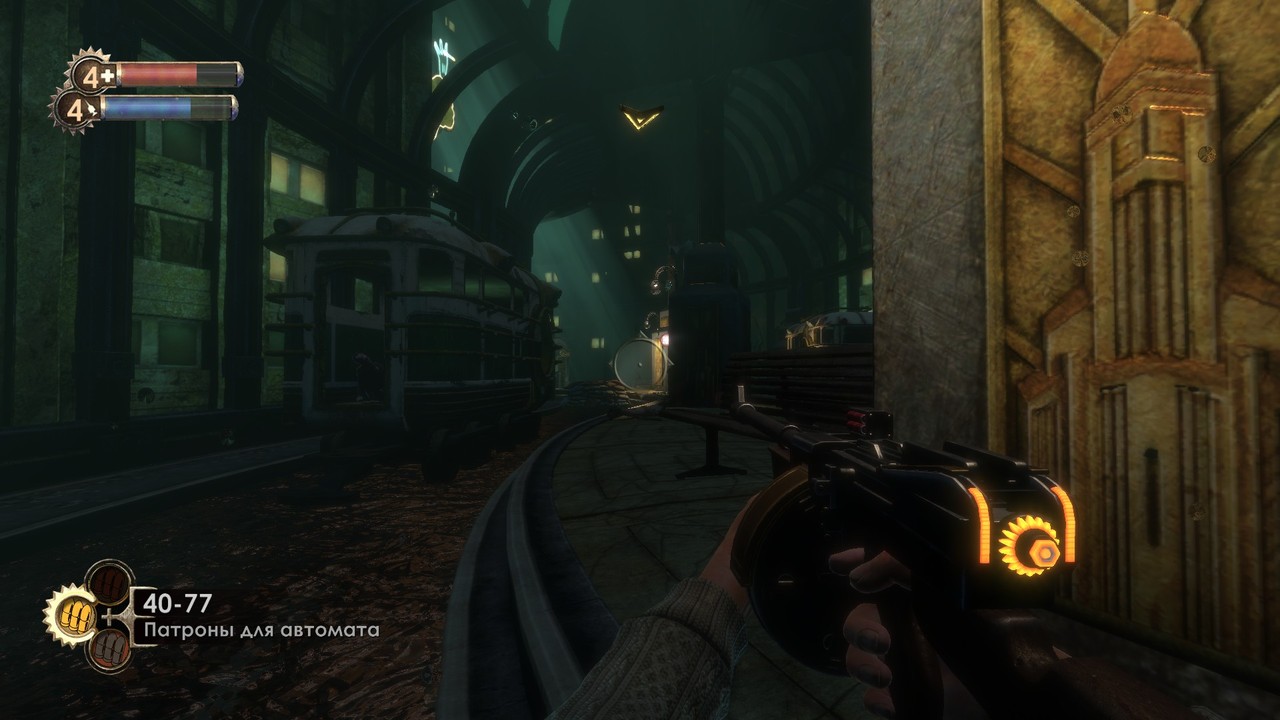Switch to the dark red ammo type
Viewport: 1280px width, 720px height.
pyautogui.click(x=108, y=581)
